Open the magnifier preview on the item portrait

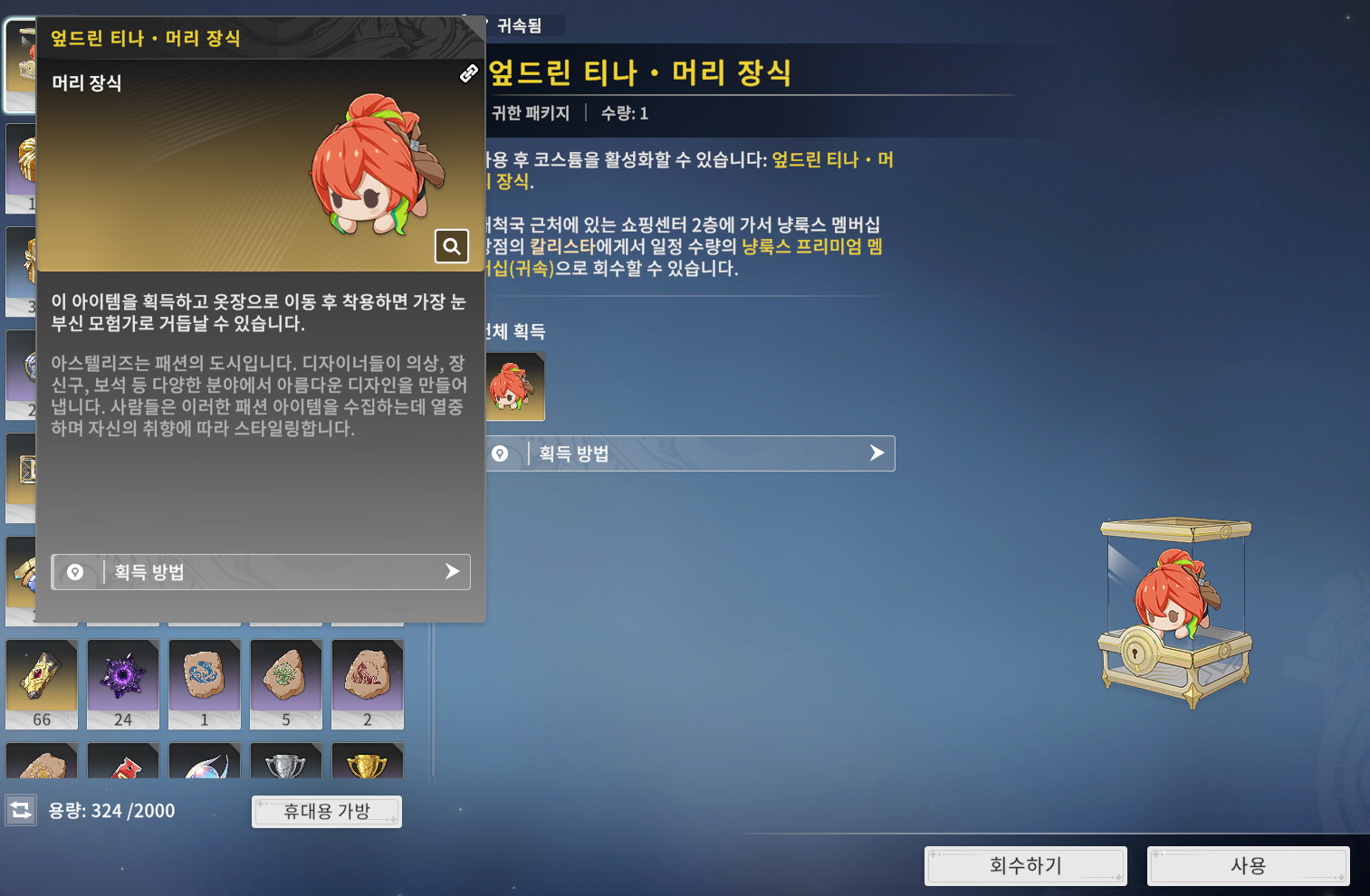pyautogui.click(x=451, y=246)
